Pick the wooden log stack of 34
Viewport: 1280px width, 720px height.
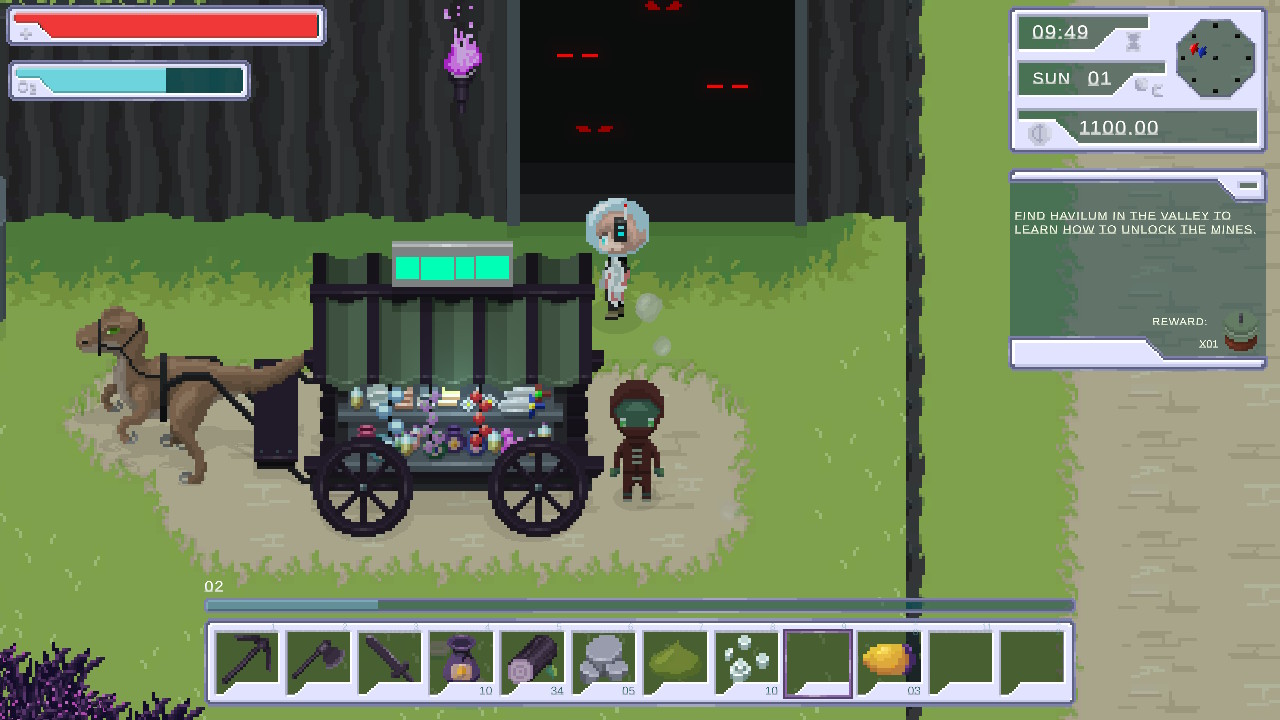(532, 660)
